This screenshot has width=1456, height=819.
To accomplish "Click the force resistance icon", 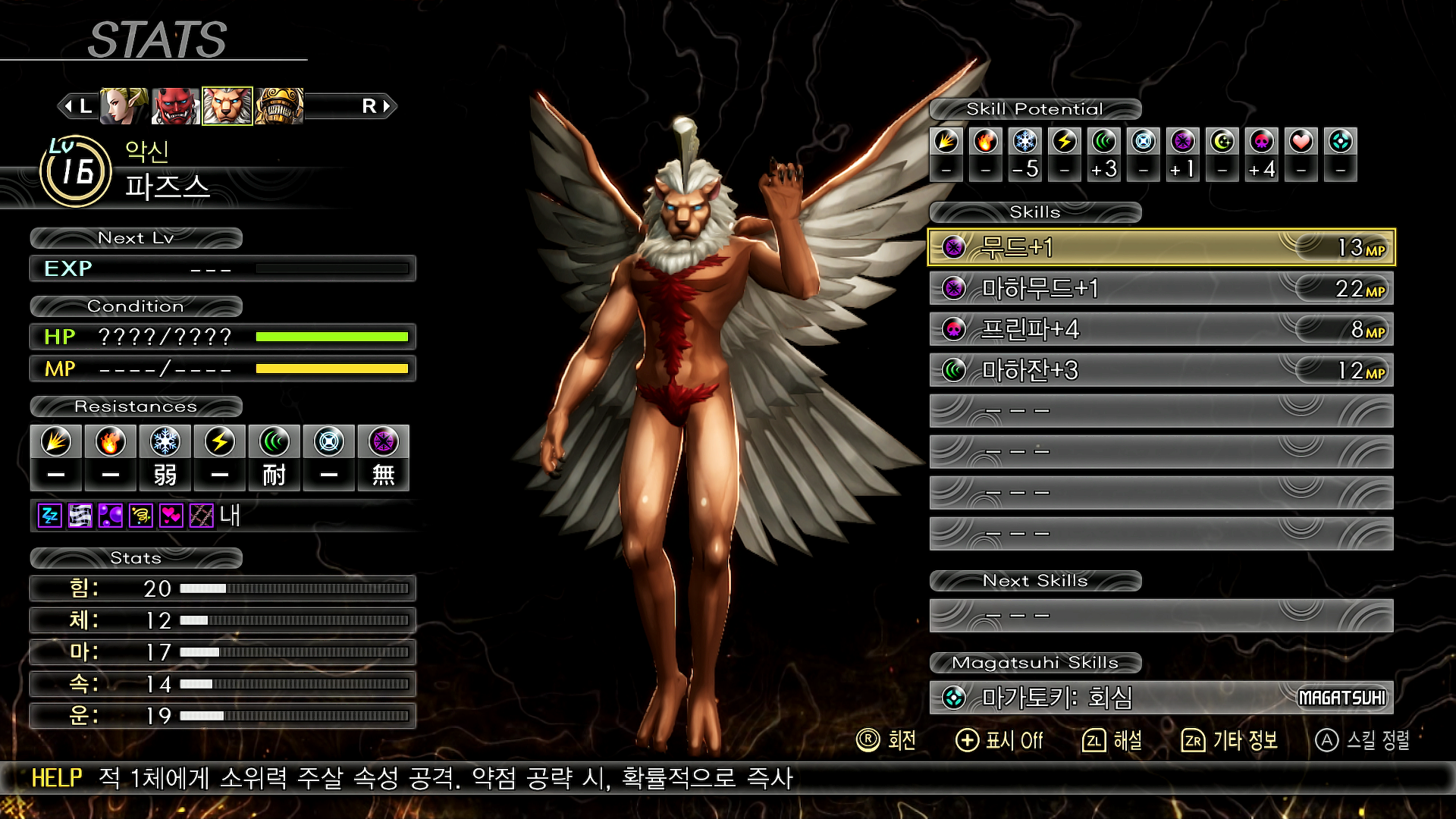I will coord(275,441).
